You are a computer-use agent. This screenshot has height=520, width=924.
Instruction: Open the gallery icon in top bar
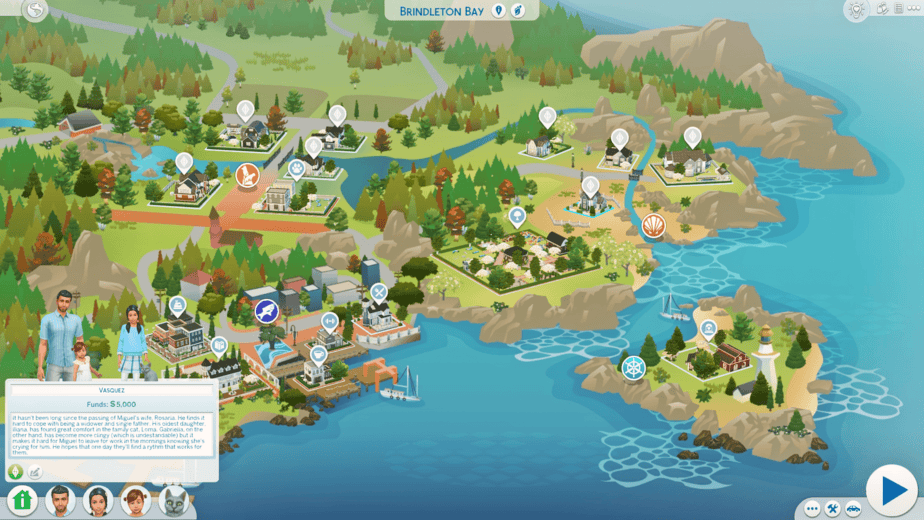coord(883,9)
